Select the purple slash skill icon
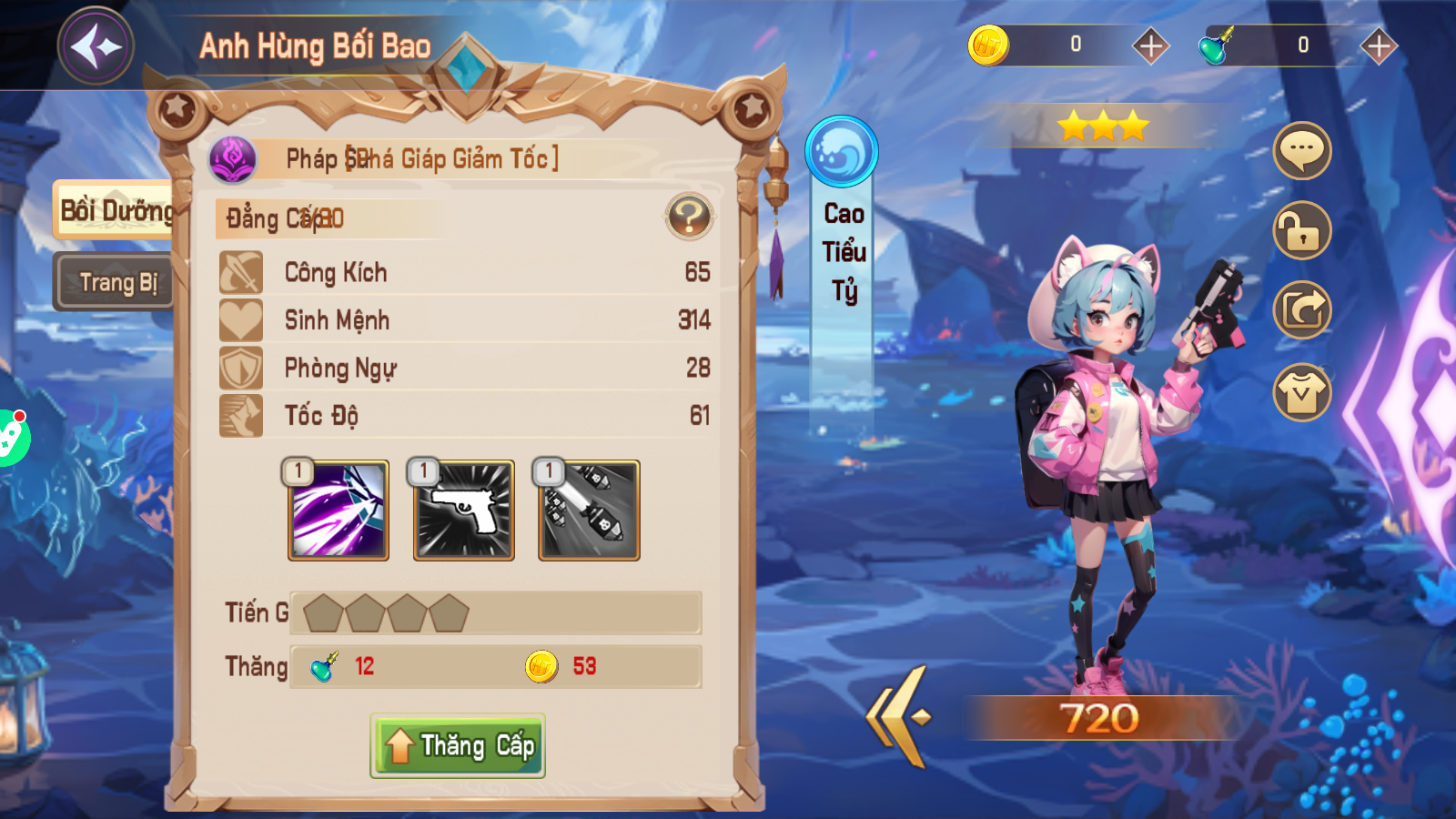 click(339, 511)
